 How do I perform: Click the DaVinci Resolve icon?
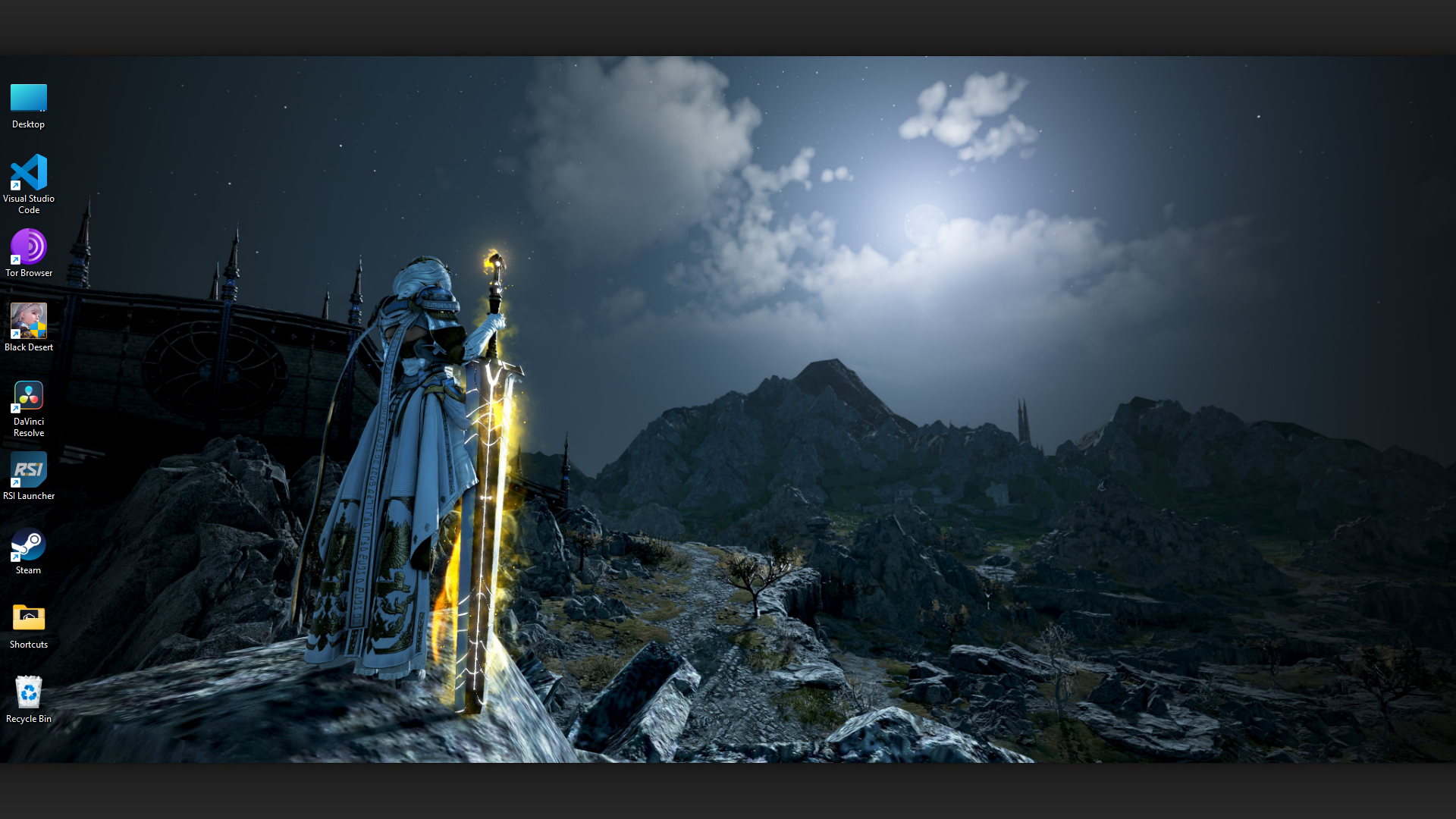(x=28, y=395)
